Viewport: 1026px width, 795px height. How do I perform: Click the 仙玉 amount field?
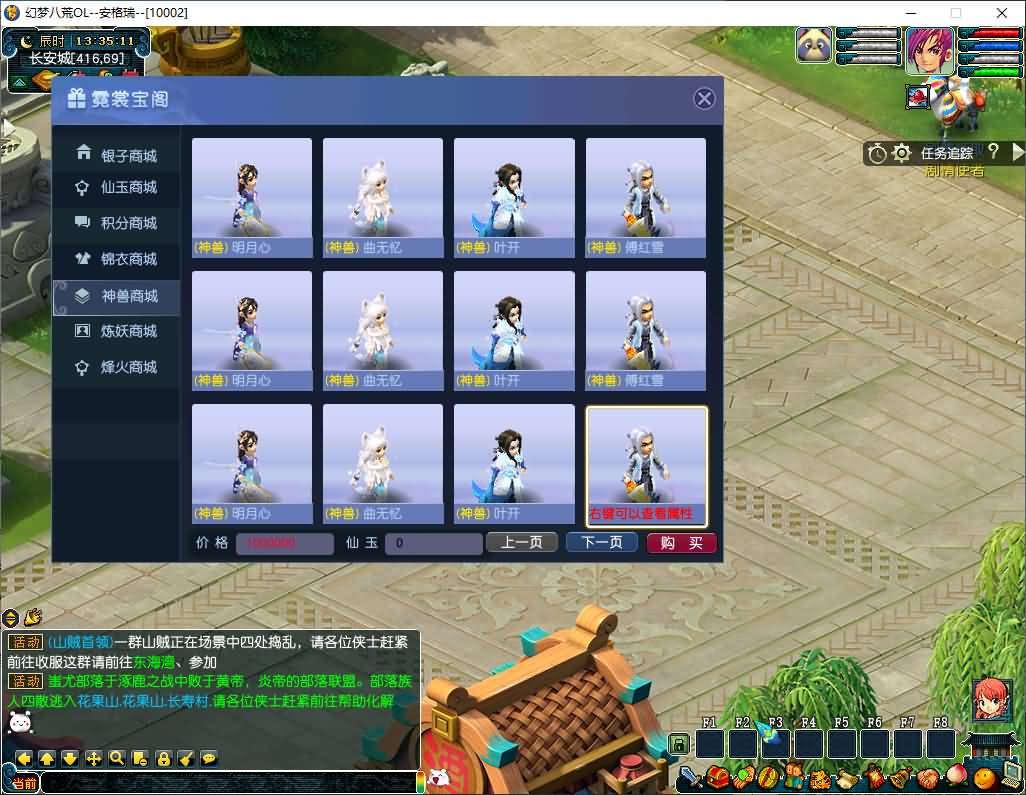(x=435, y=543)
